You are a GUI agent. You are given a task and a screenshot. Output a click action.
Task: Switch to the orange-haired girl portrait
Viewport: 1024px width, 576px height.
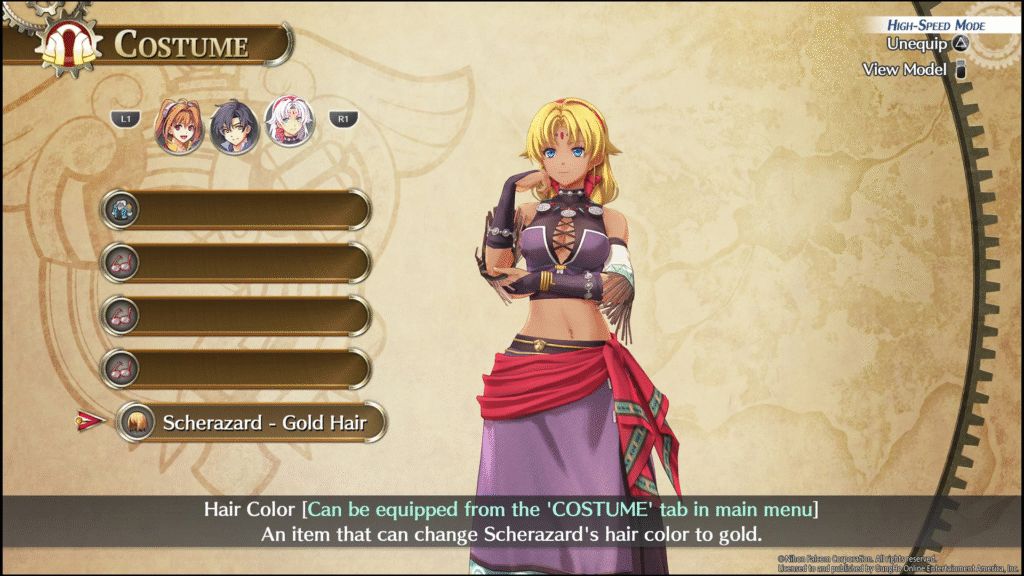coord(179,125)
